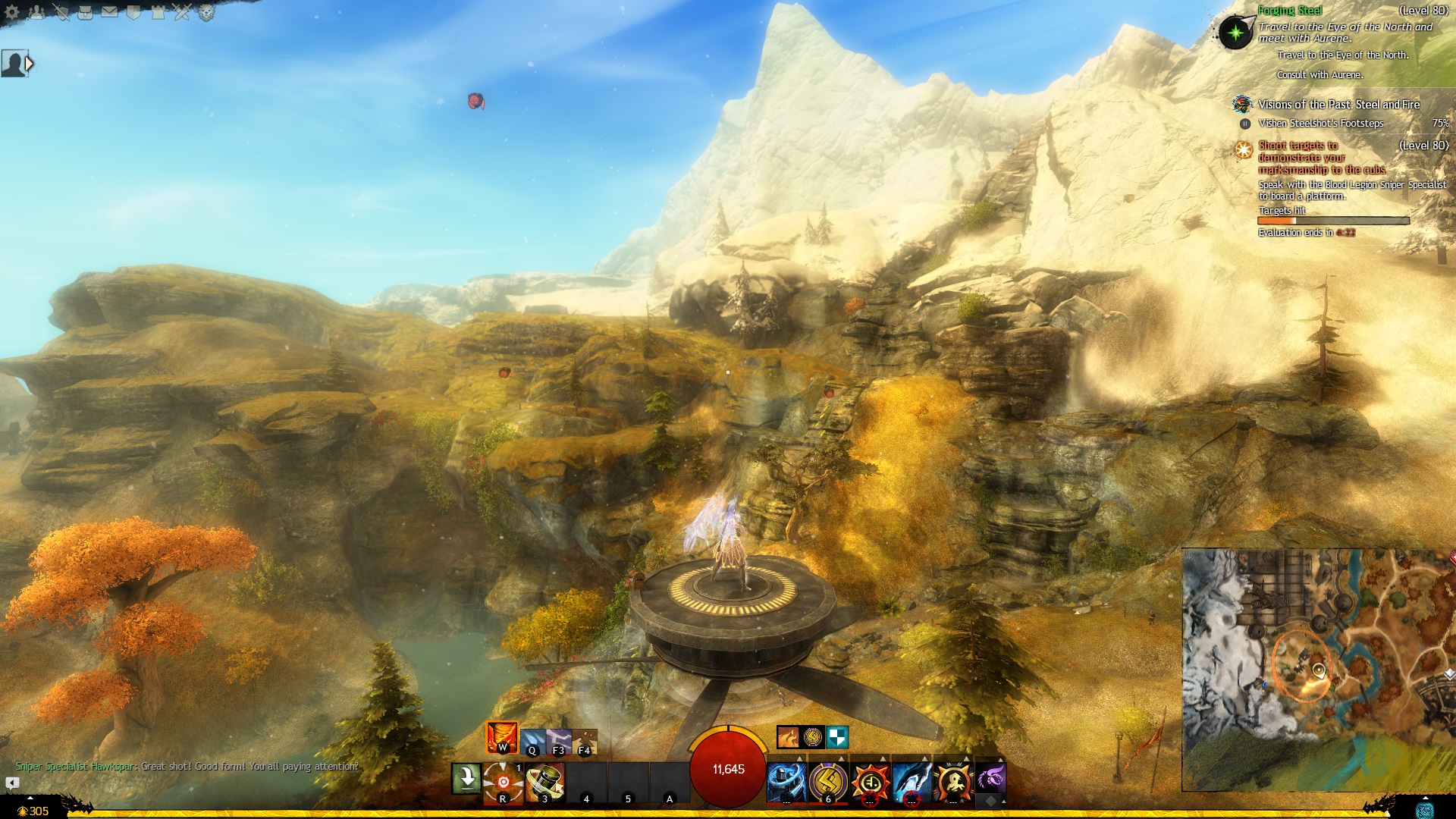The image size is (1456, 819).
Task: Open the hero panel sword-and-shield icon
Action: click(x=61, y=12)
